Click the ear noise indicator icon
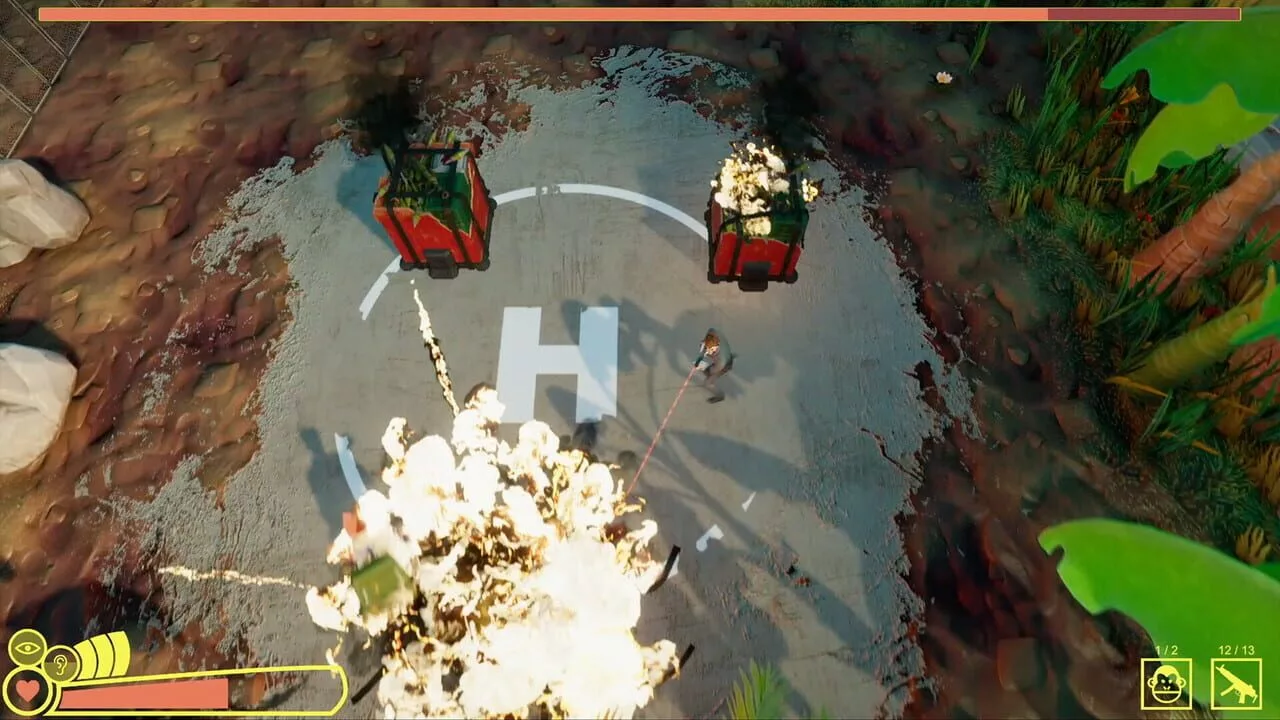Viewport: 1280px width, 720px height. point(61,663)
